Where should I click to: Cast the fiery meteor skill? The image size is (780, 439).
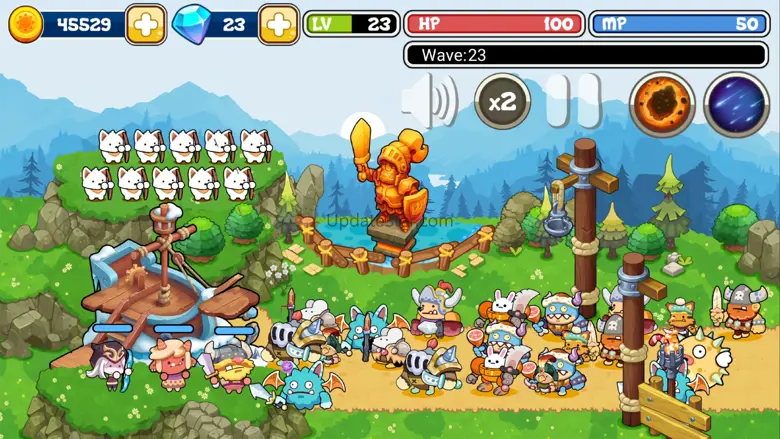pyautogui.click(x=662, y=104)
